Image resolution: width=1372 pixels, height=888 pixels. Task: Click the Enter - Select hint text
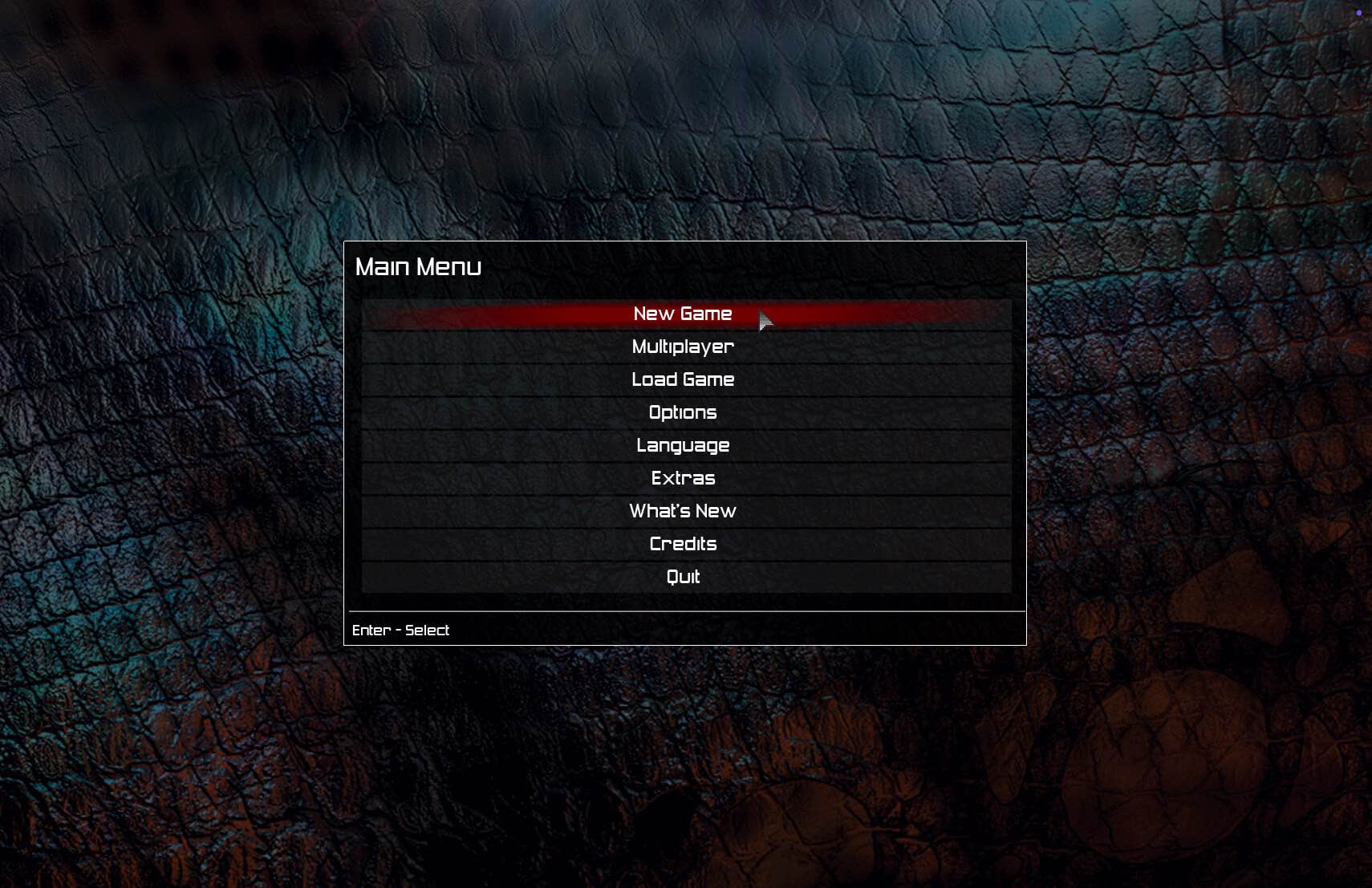point(401,630)
